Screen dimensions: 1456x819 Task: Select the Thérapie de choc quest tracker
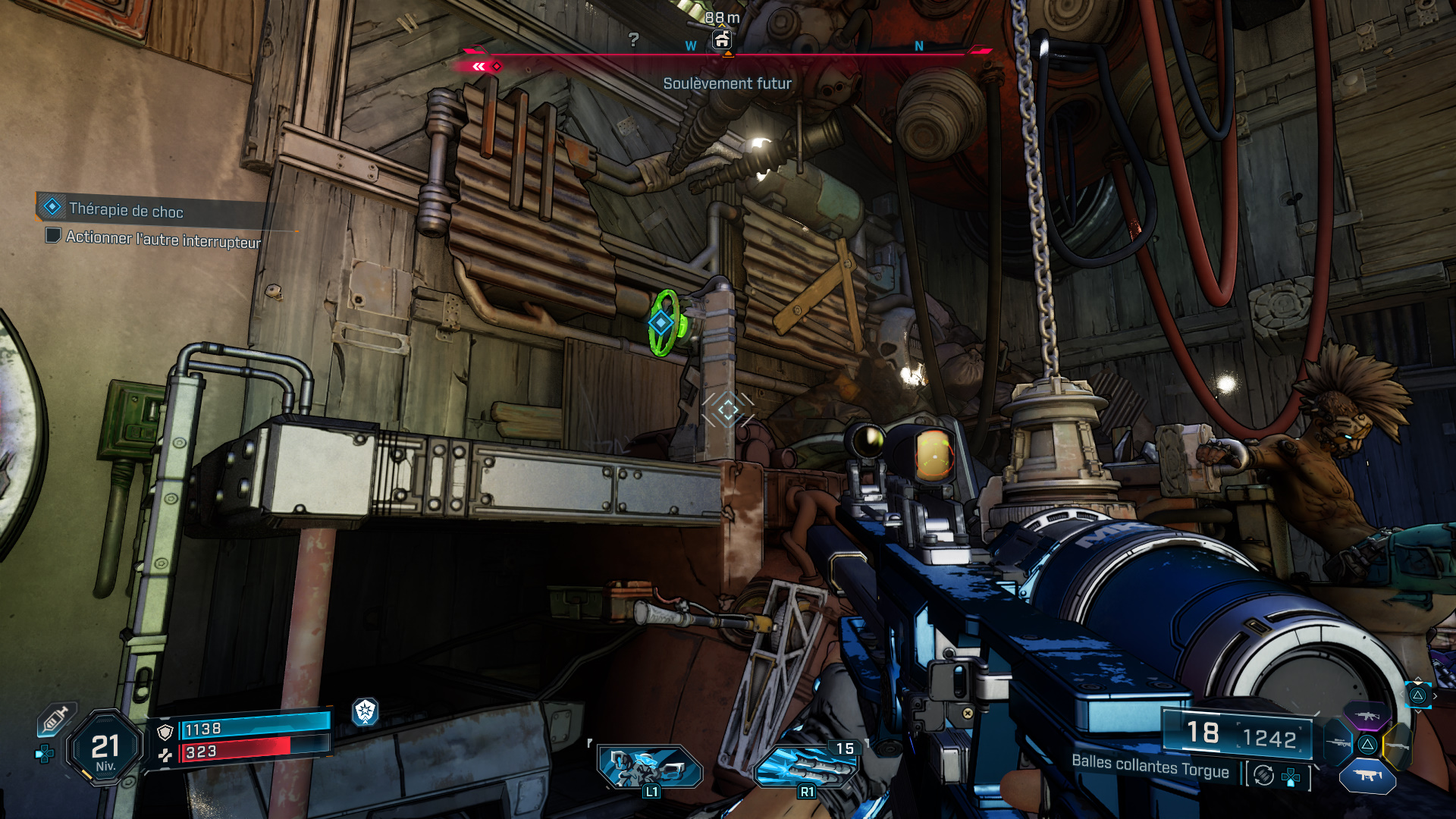pos(125,210)
